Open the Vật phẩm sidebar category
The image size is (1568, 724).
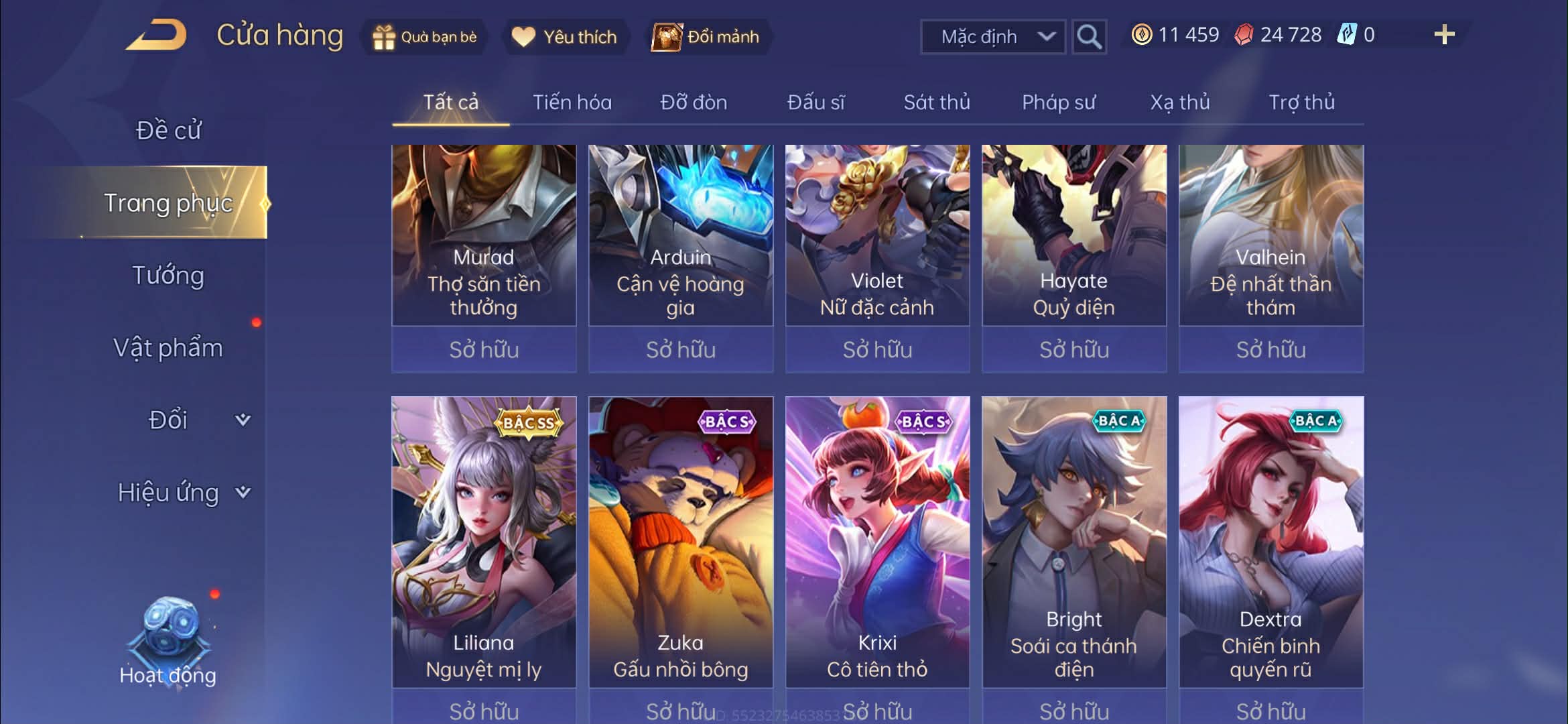tap(168, 348)
